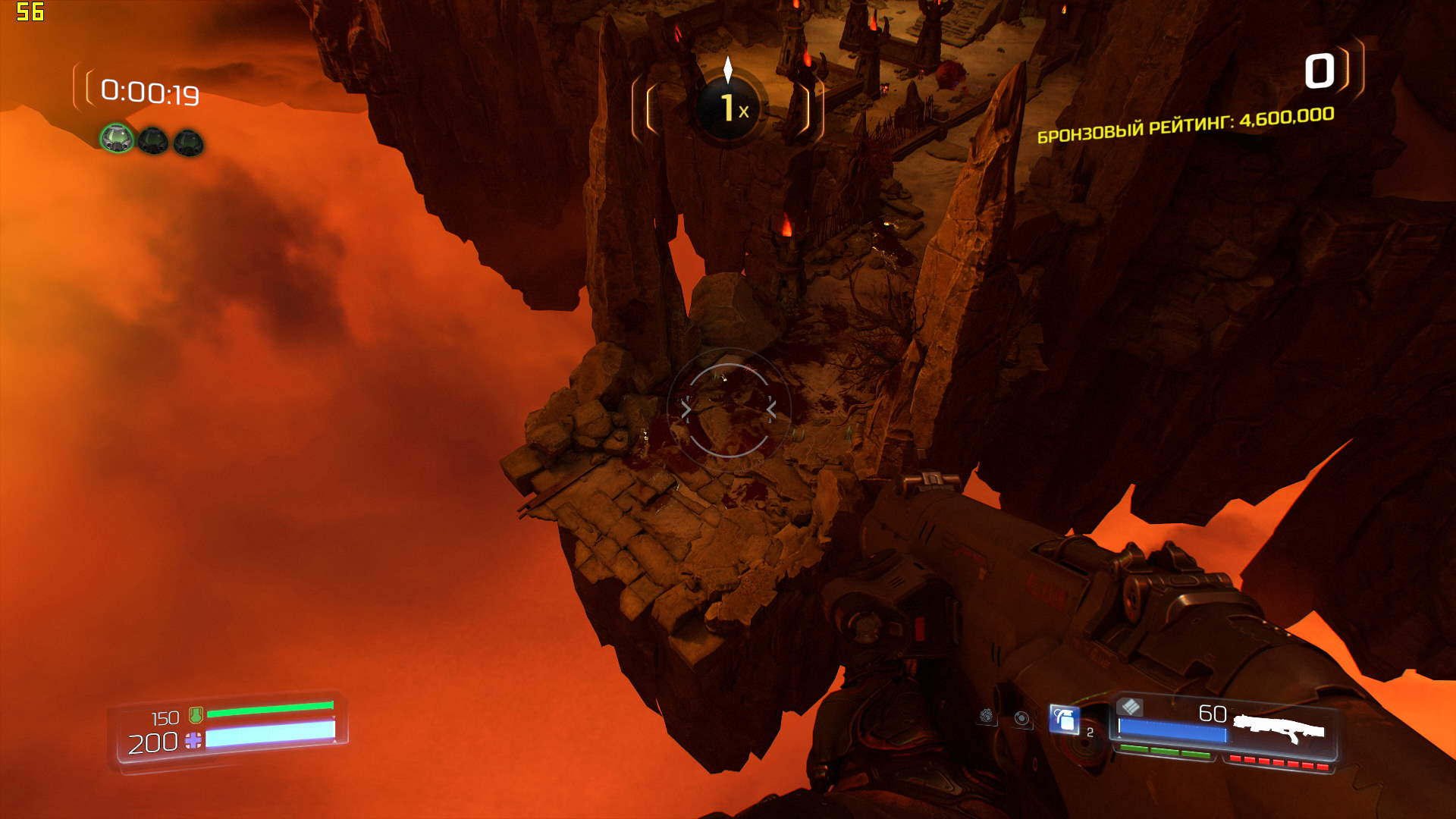
Task: Click the green armor shield icon
Action: 196,714
